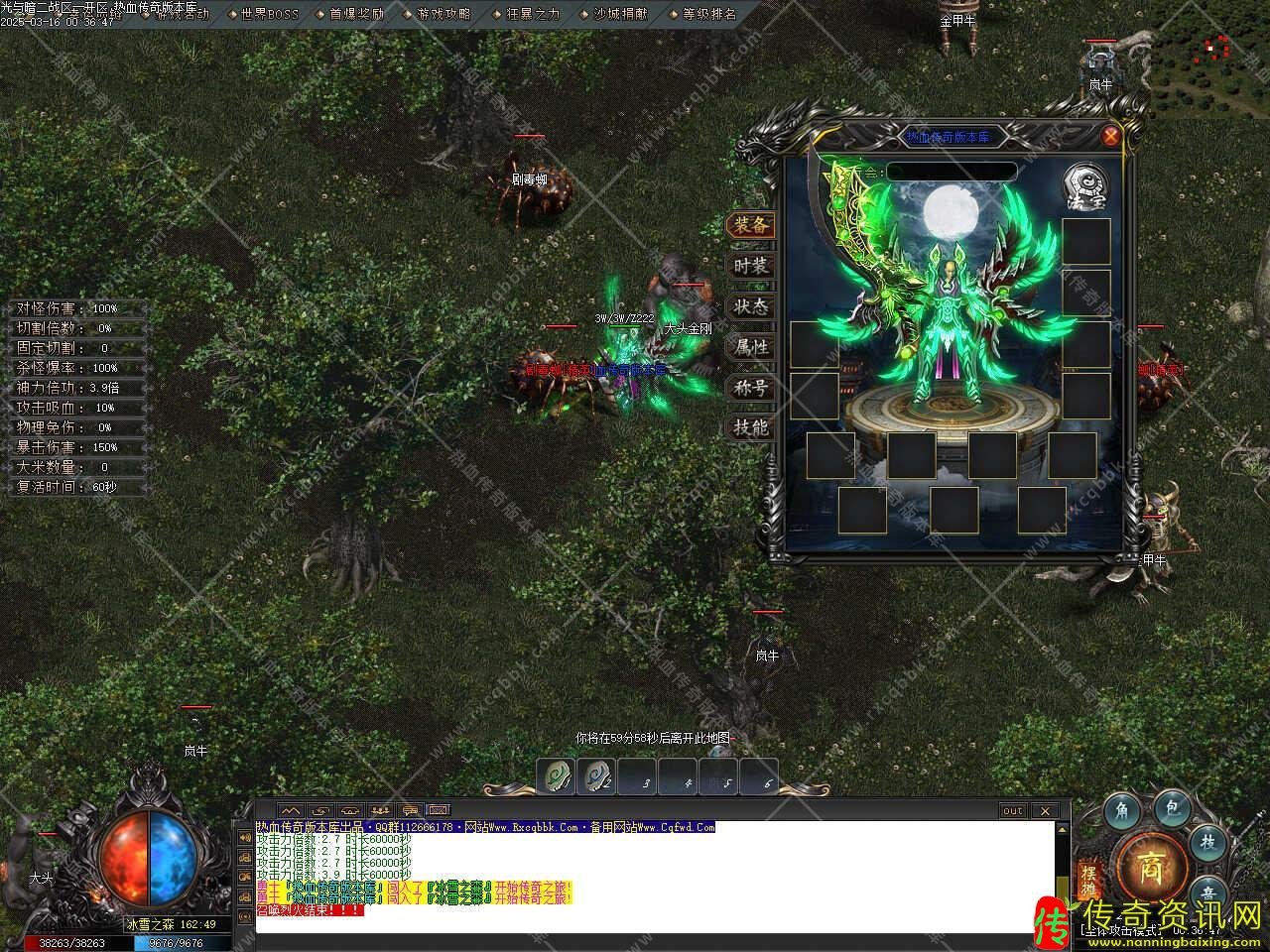Open the 包 bag button
1270x952 pixels.
(x=1171, y=810)
